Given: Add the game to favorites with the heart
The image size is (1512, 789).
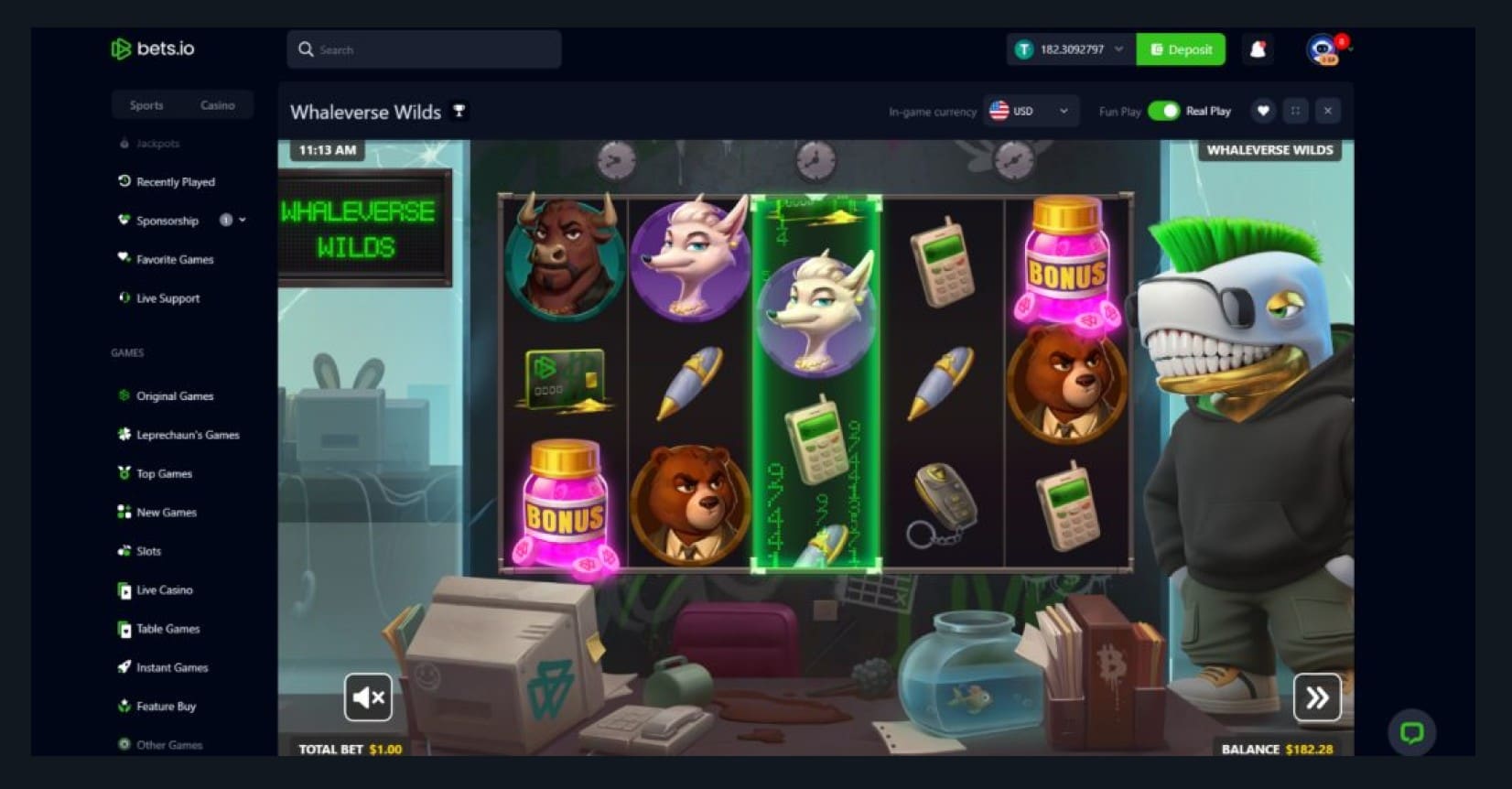Looking at the screenshot, I should pos(1263,111).
